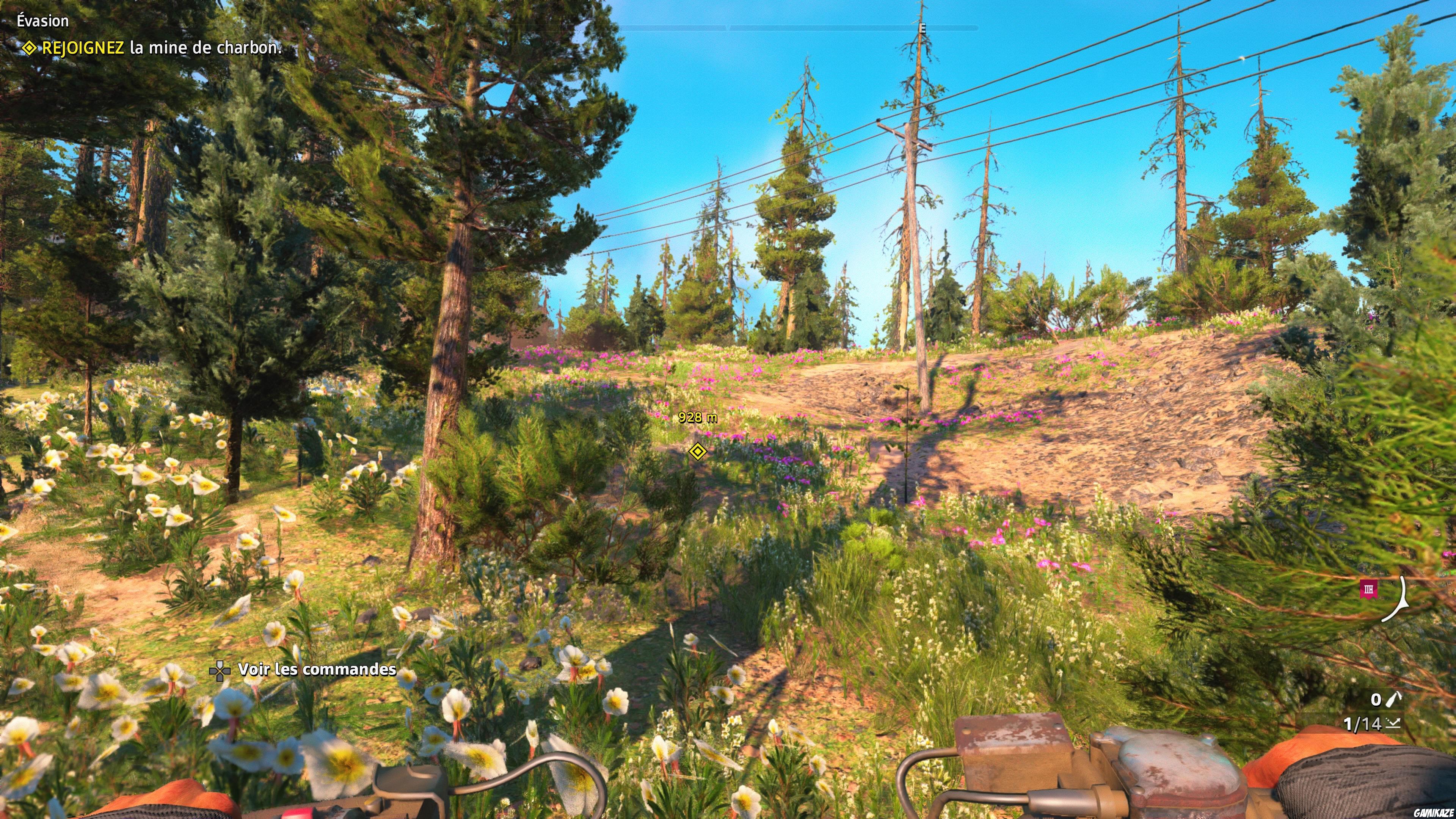
Task: Expand the Évasion mission details header
Action: (42, 21)
